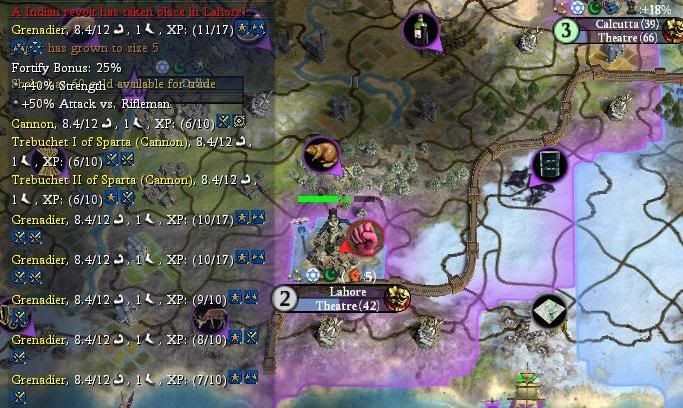This screenshot has height=408, width=683.
Task: Select the oil barrel resource marker
Action: click(x=548, y=164)
